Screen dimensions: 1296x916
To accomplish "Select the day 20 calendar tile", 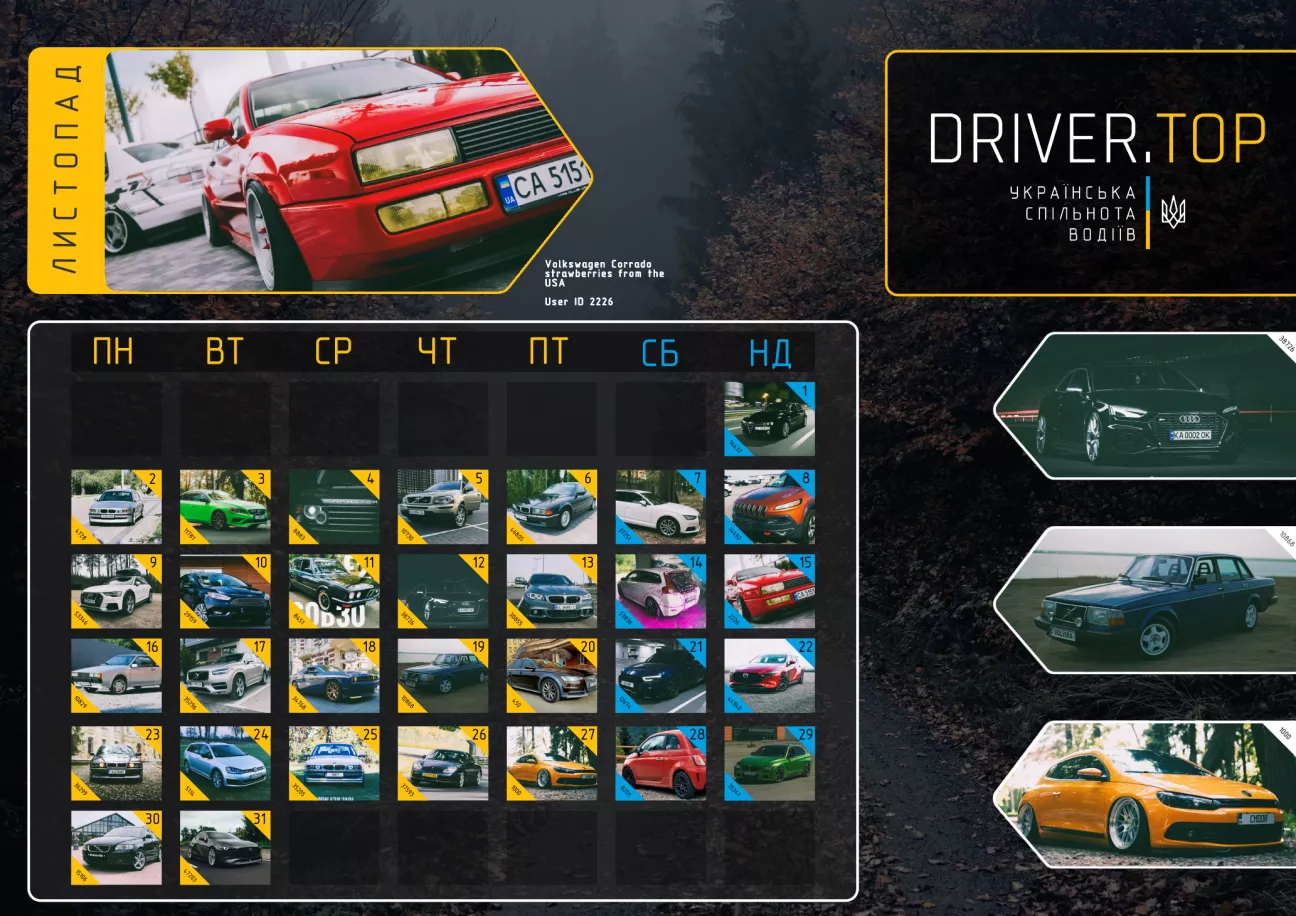I will [551, 676].
